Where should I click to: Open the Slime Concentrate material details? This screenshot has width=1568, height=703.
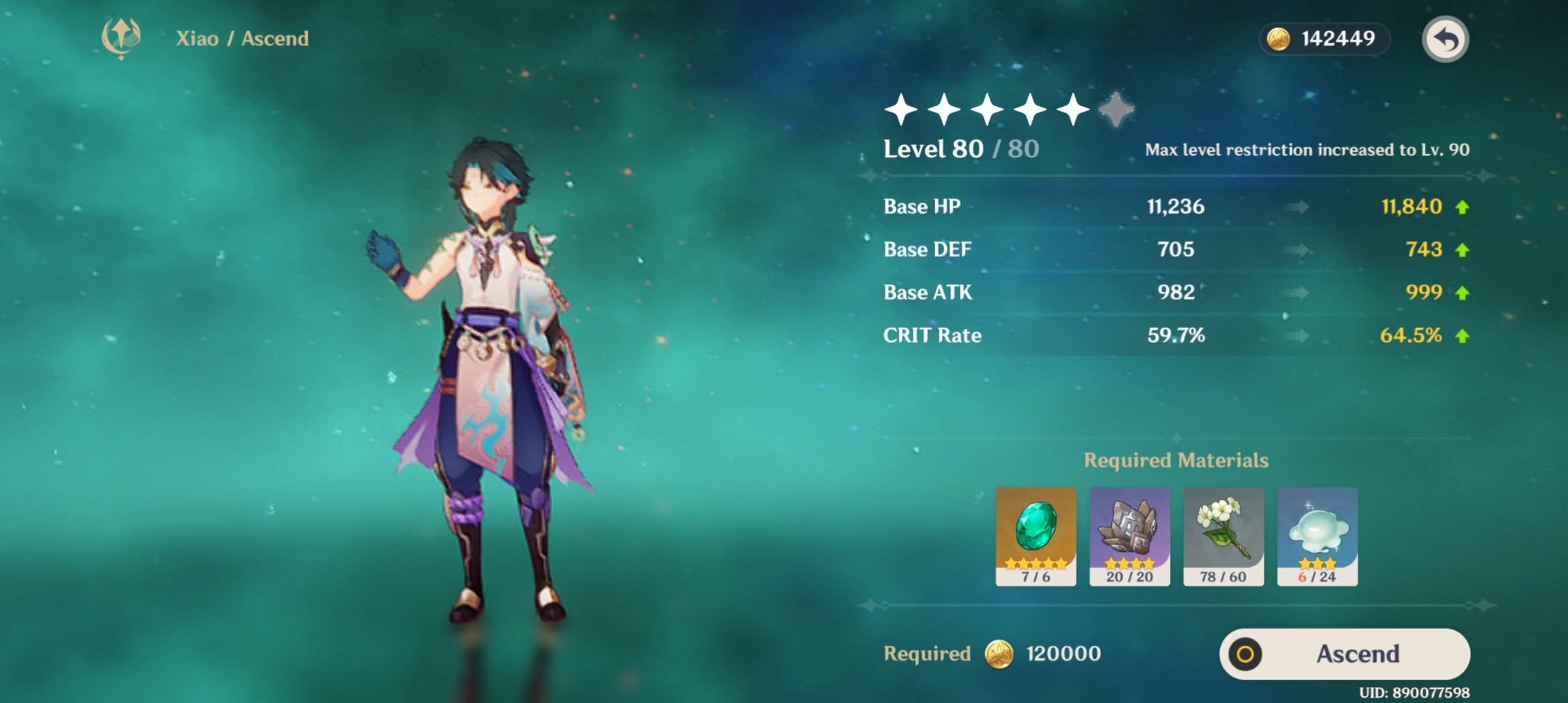tap(1317, 536)
